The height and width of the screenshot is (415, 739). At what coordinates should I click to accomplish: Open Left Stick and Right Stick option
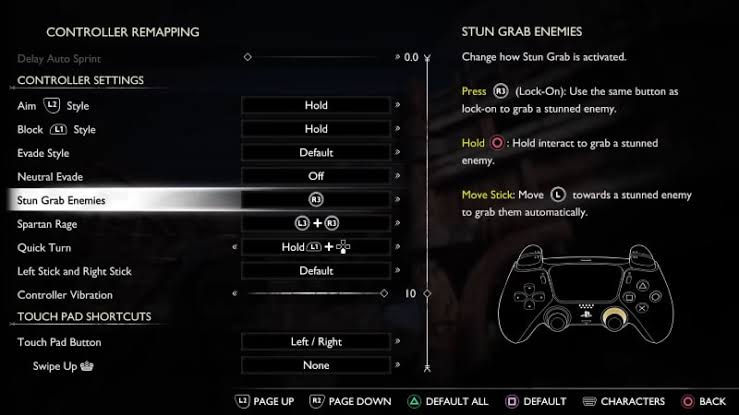pos(316,271)
